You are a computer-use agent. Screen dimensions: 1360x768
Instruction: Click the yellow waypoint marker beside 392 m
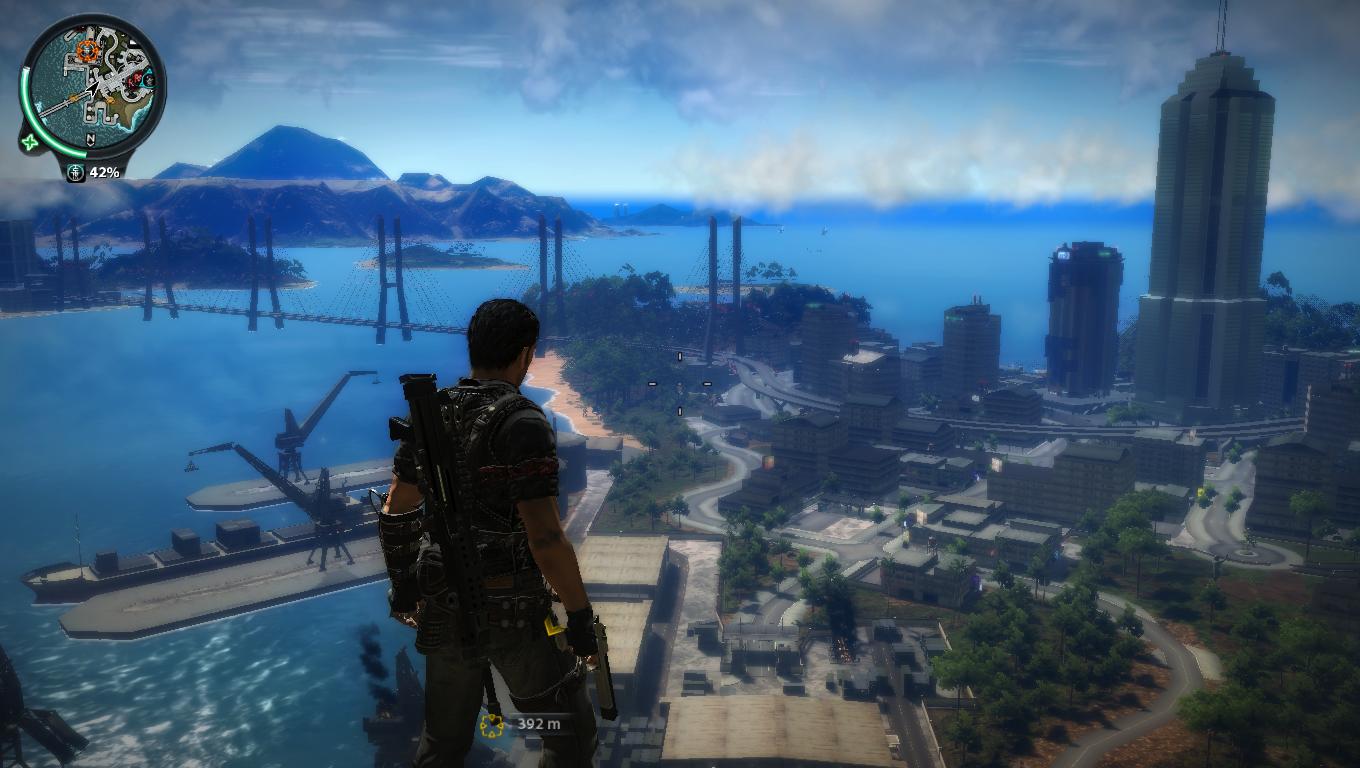[490, 725]
